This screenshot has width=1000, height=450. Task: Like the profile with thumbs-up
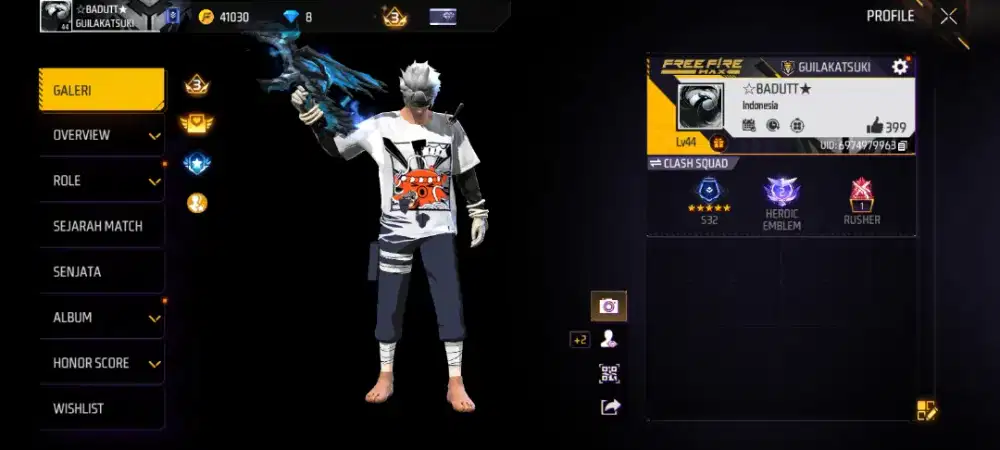point(875,126)
